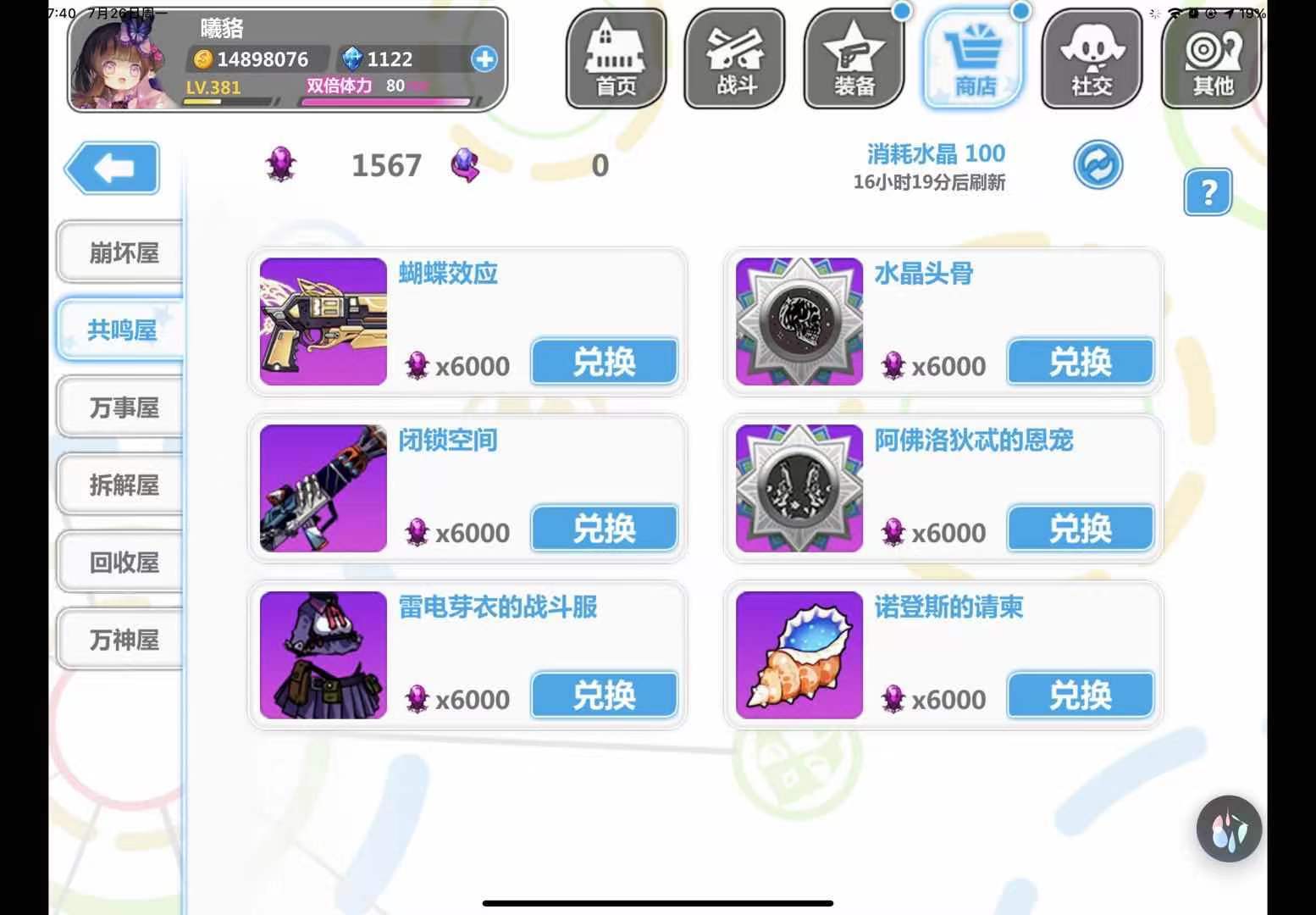Screen dimensions: 1316x915
Task: Exchange the 蝴蝶效应 weapon
Action: click(603, 361)
